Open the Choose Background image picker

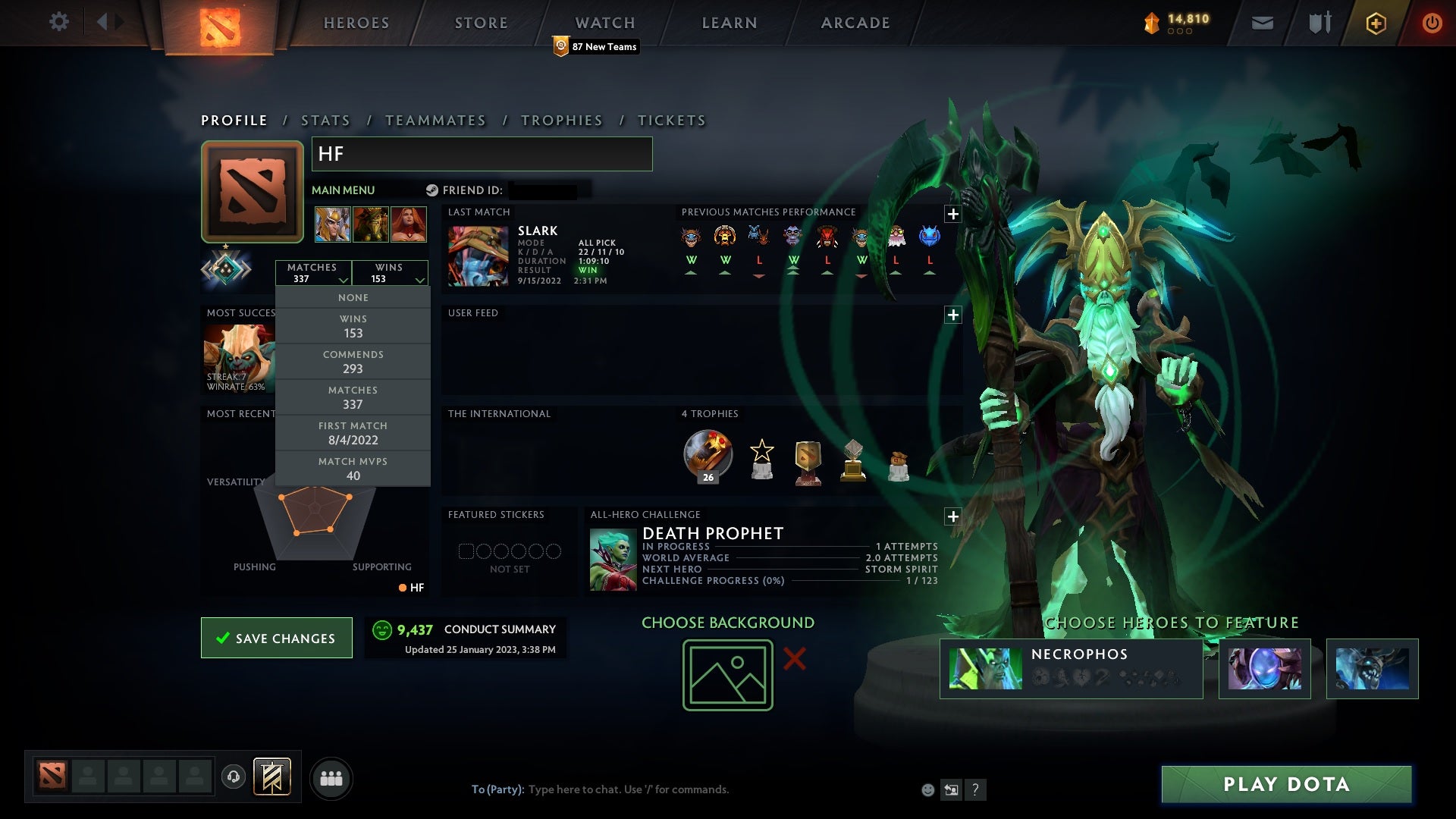[726, 674]
